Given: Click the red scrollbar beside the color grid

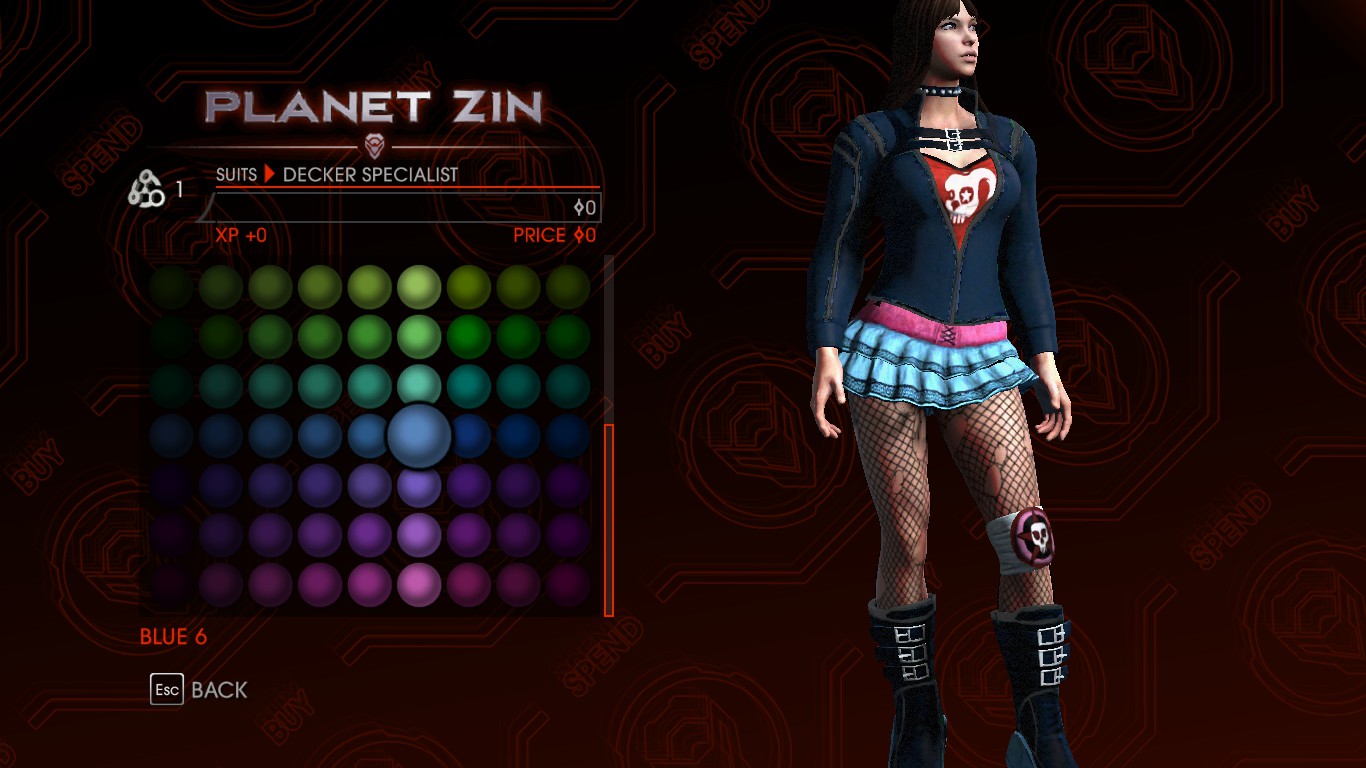Looking at the screenshot, I should point(608,520).
